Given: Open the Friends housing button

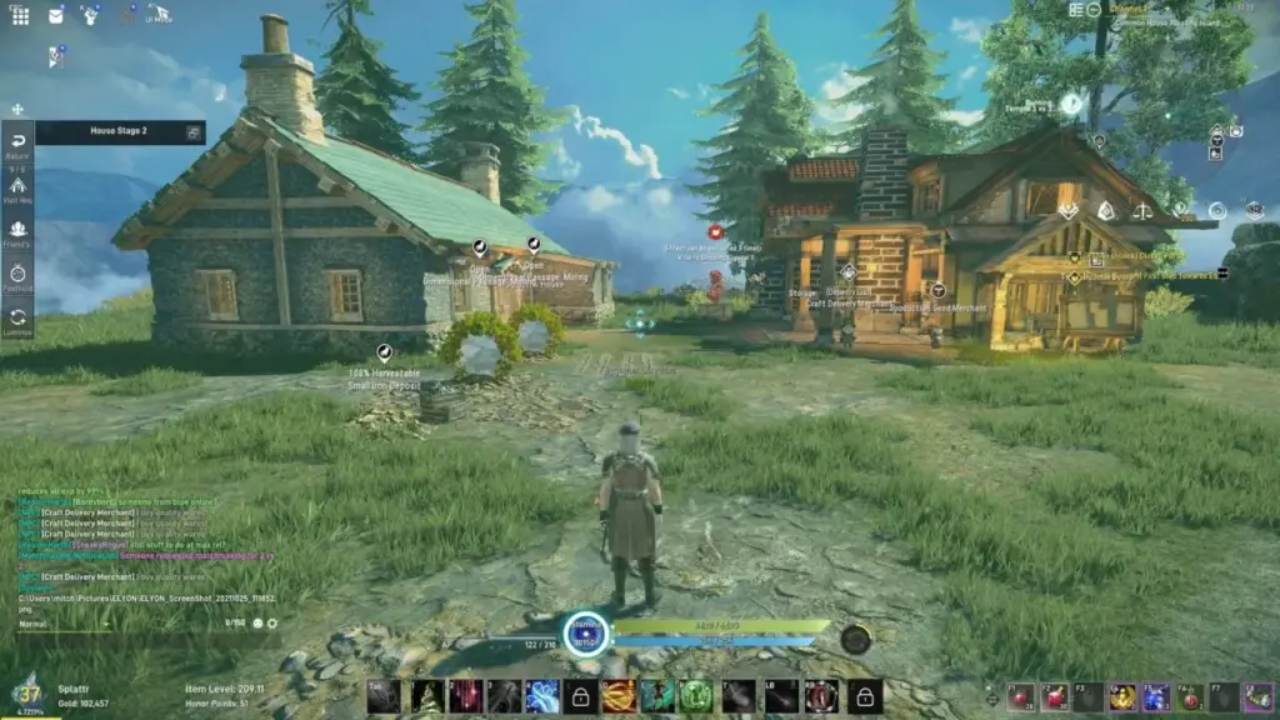Looking at the screenshot, I should [18, 231].
